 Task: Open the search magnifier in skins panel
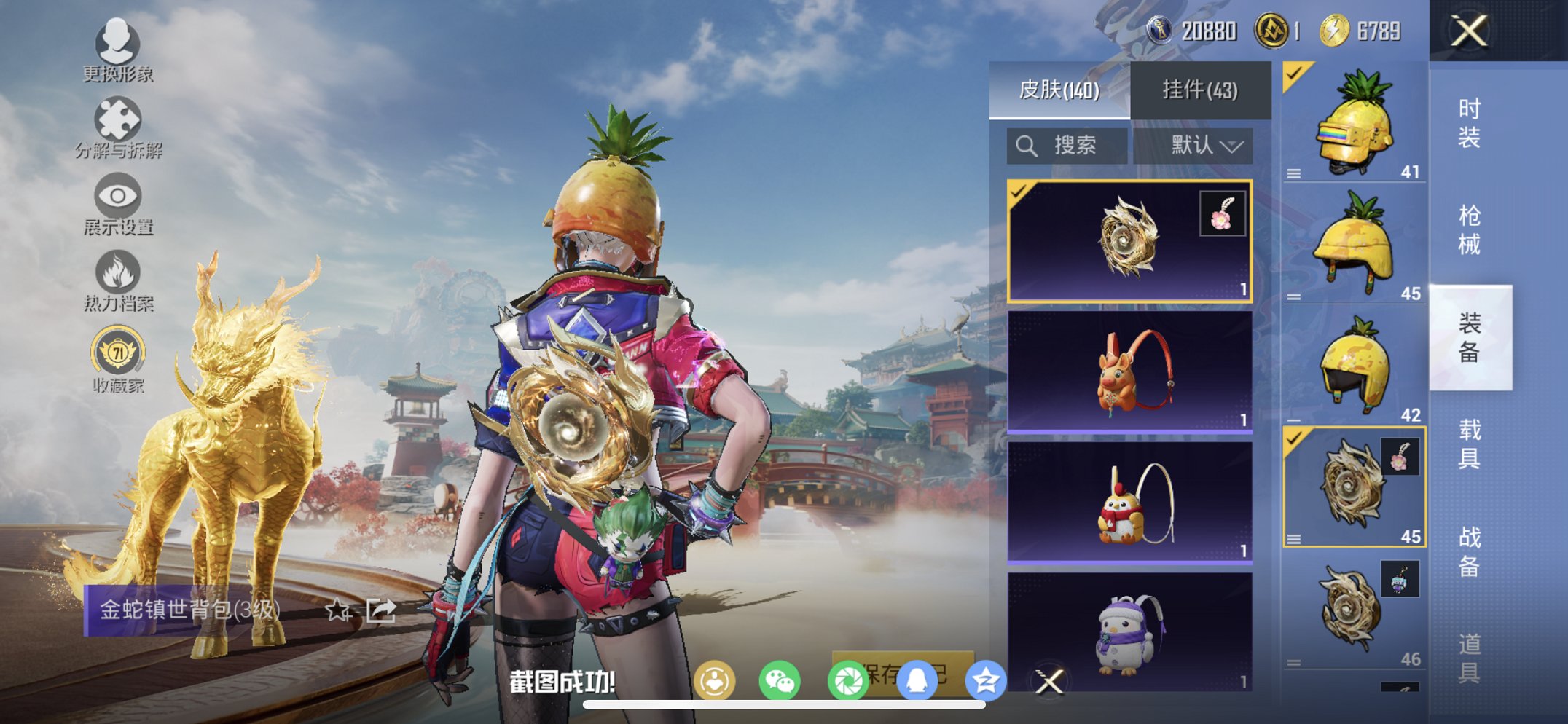pos(1028,145)
